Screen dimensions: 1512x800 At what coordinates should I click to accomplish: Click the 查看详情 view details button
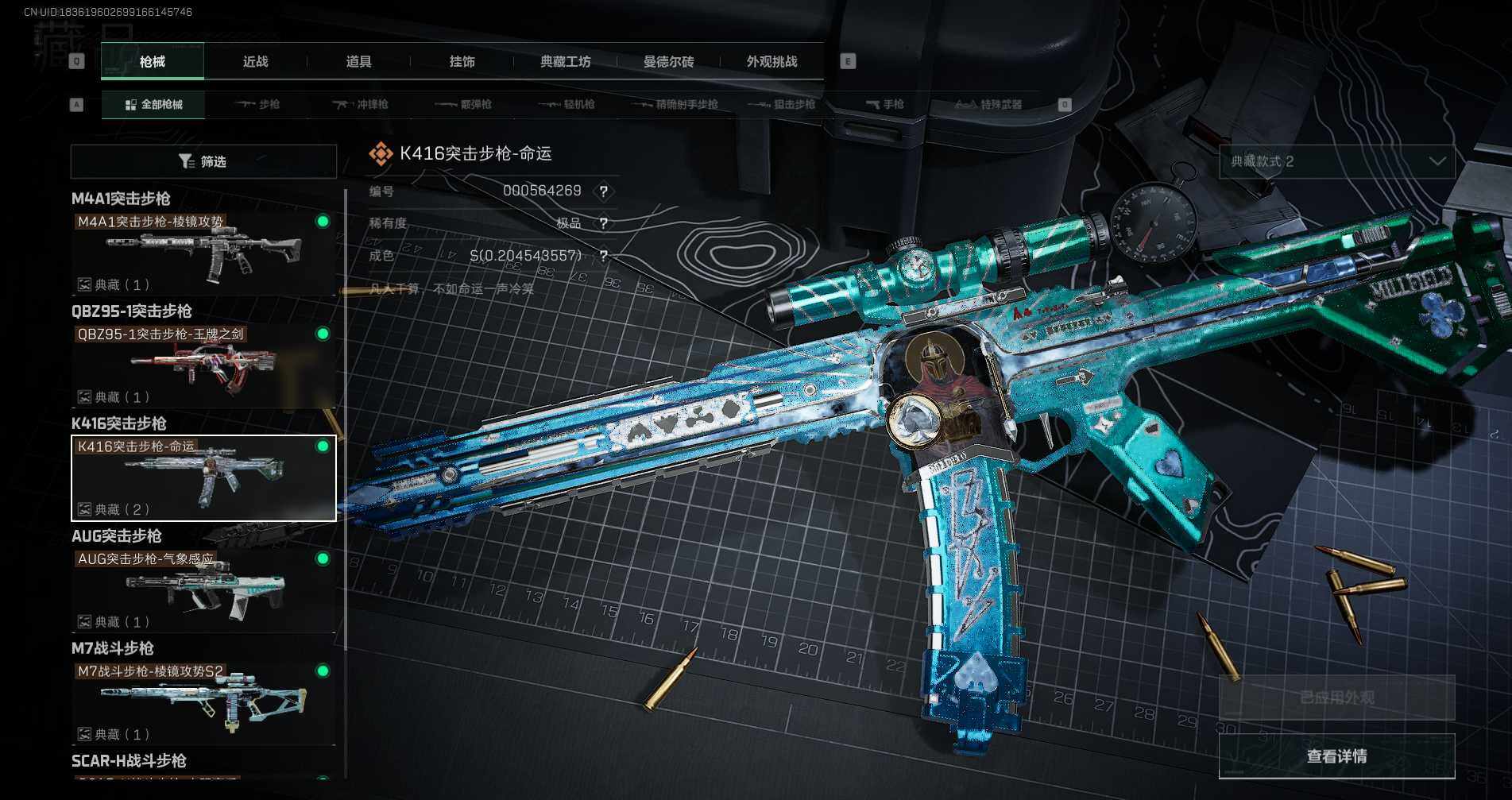coord(1336,756)
